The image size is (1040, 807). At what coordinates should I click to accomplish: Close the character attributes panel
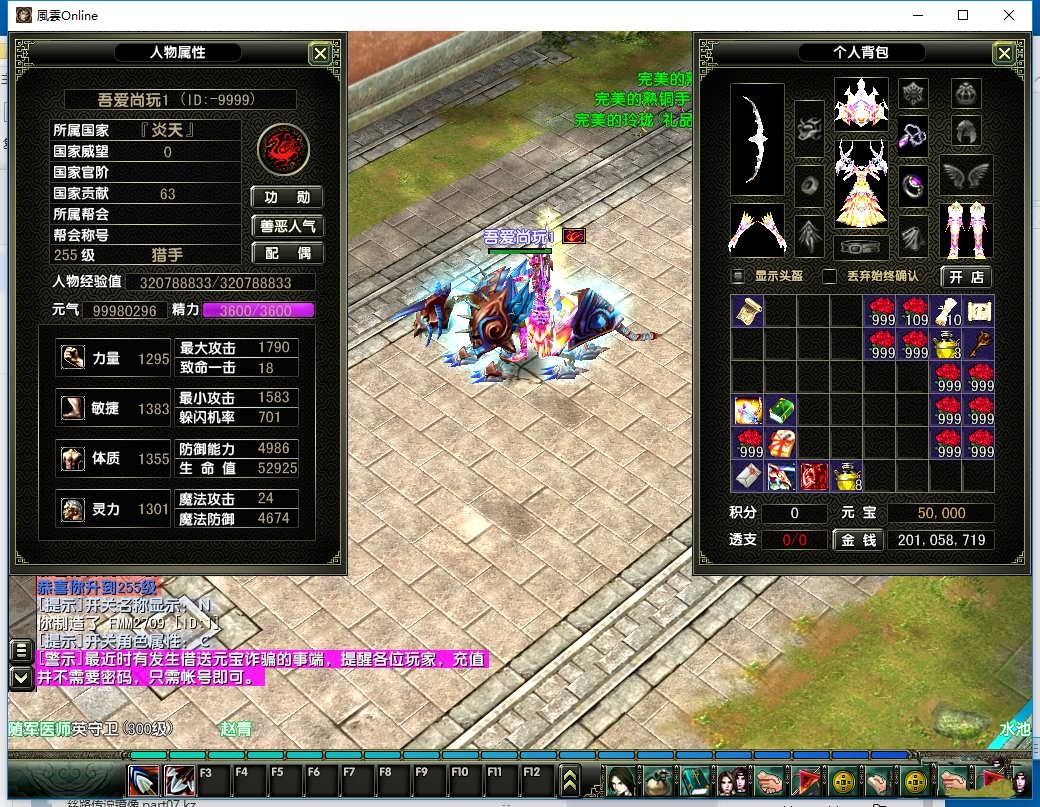319,54
